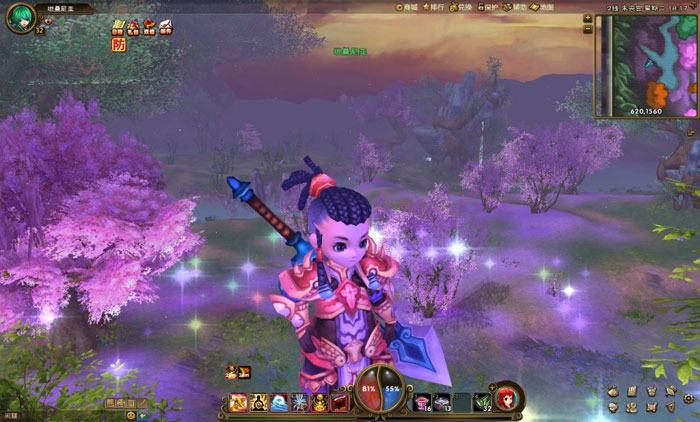
Task: Activate the ice burst skill
Action: click(x=301, y=403)
